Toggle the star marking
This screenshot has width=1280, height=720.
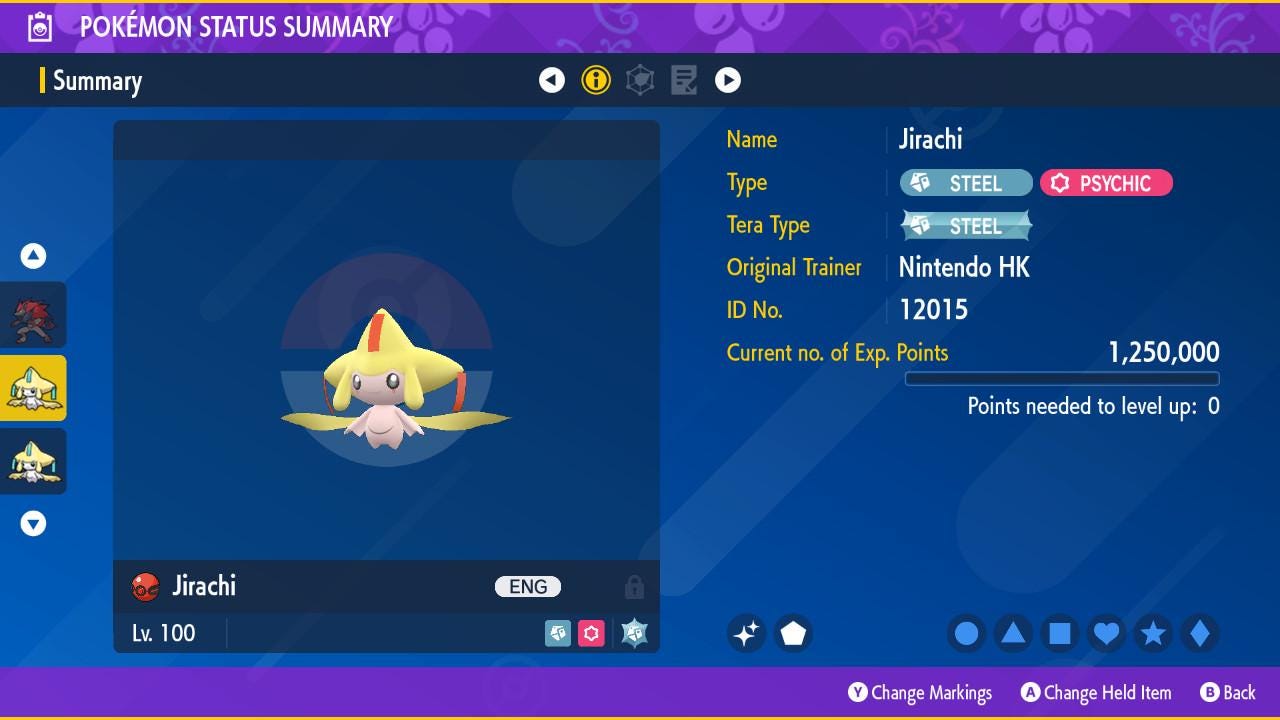point(1153,633)
